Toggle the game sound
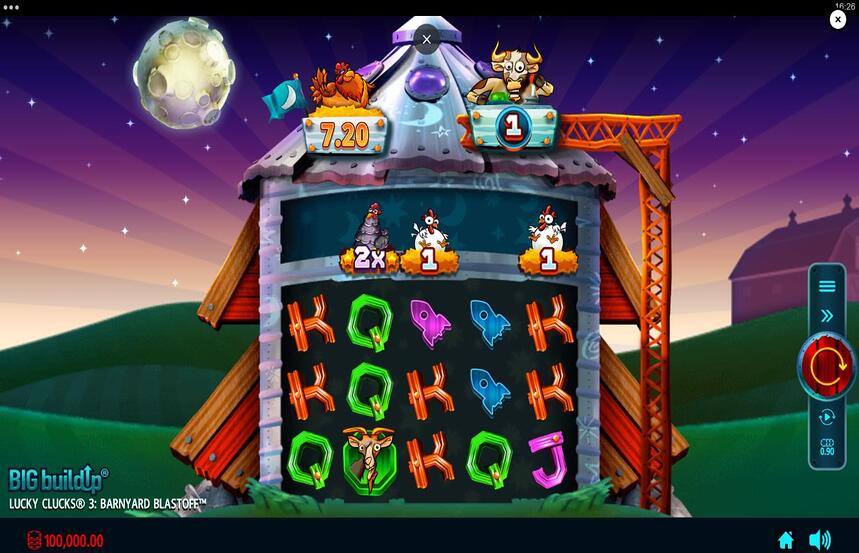 [819, 540]
